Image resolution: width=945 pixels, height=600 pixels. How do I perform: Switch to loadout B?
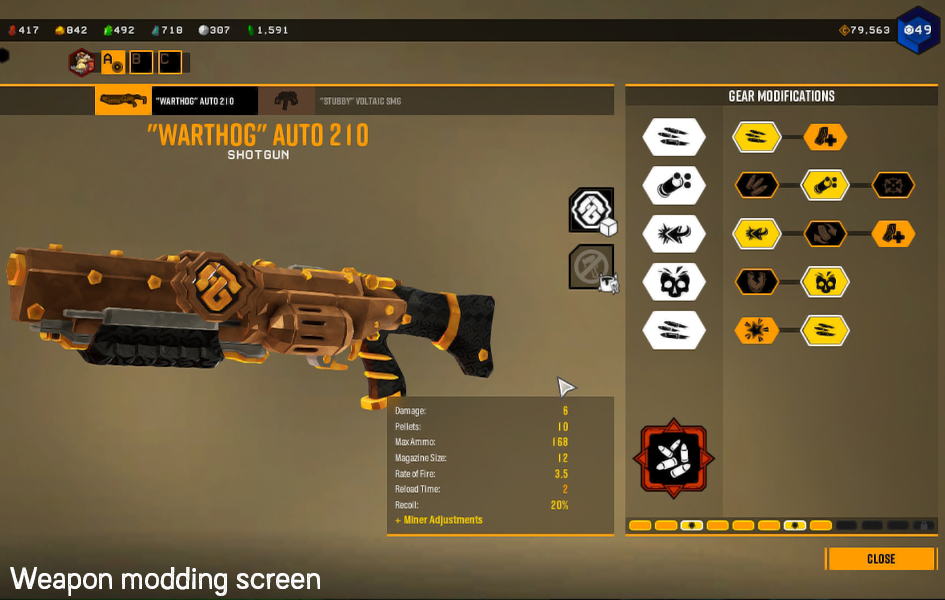point(141,63)
